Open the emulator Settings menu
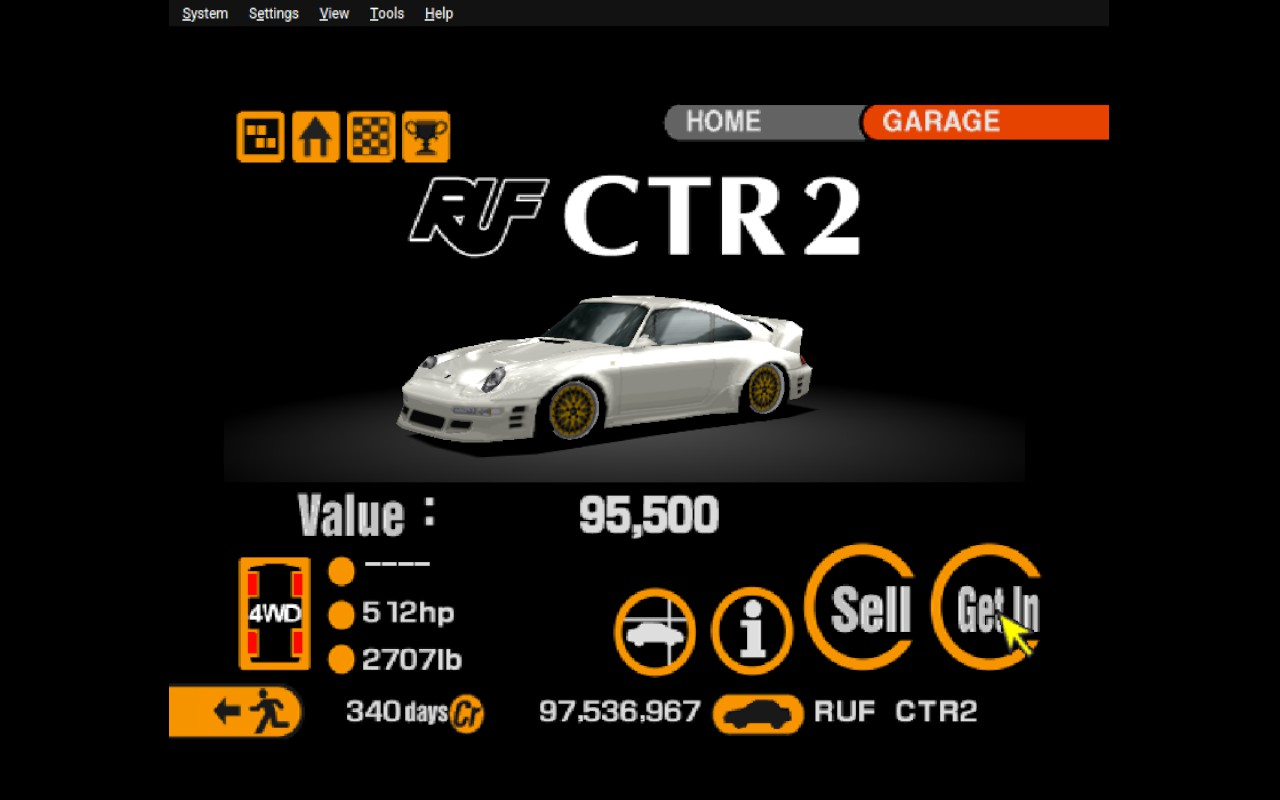 [273, 13]
